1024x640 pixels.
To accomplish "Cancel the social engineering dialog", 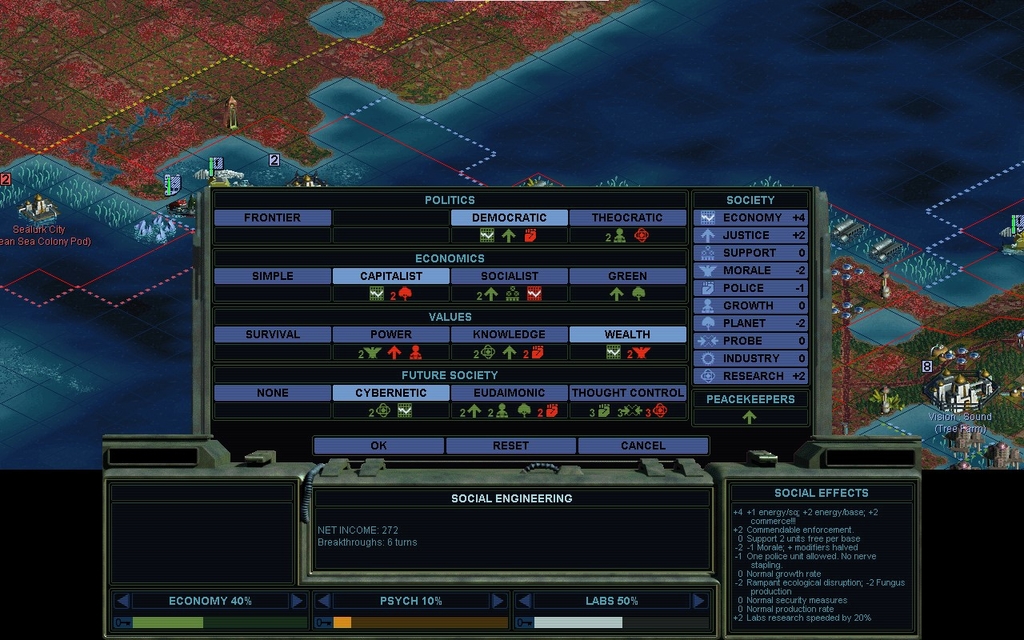I will coord(643,446).
